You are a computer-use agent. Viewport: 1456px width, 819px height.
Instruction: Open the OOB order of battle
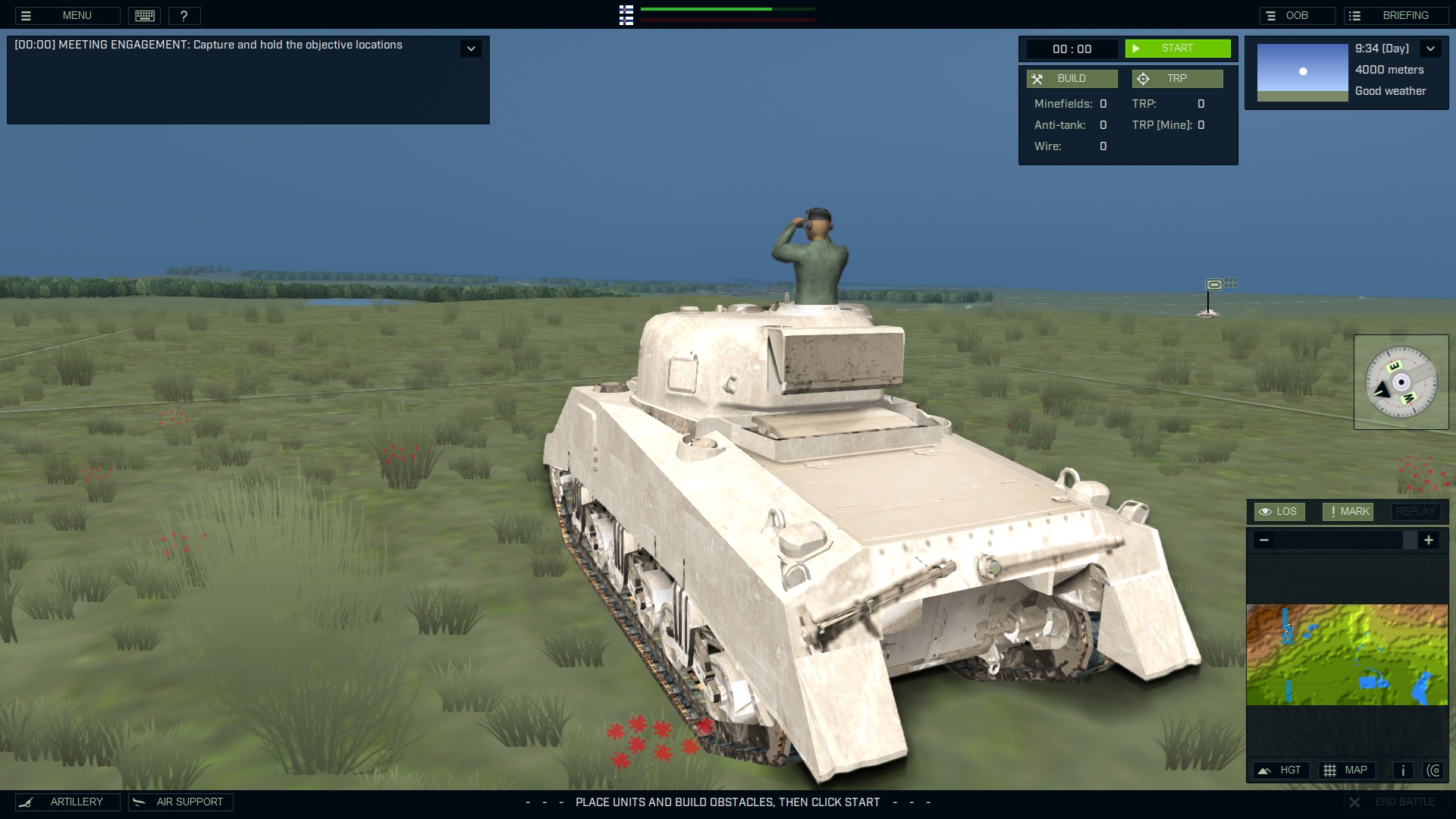(x=1297, y=15)
